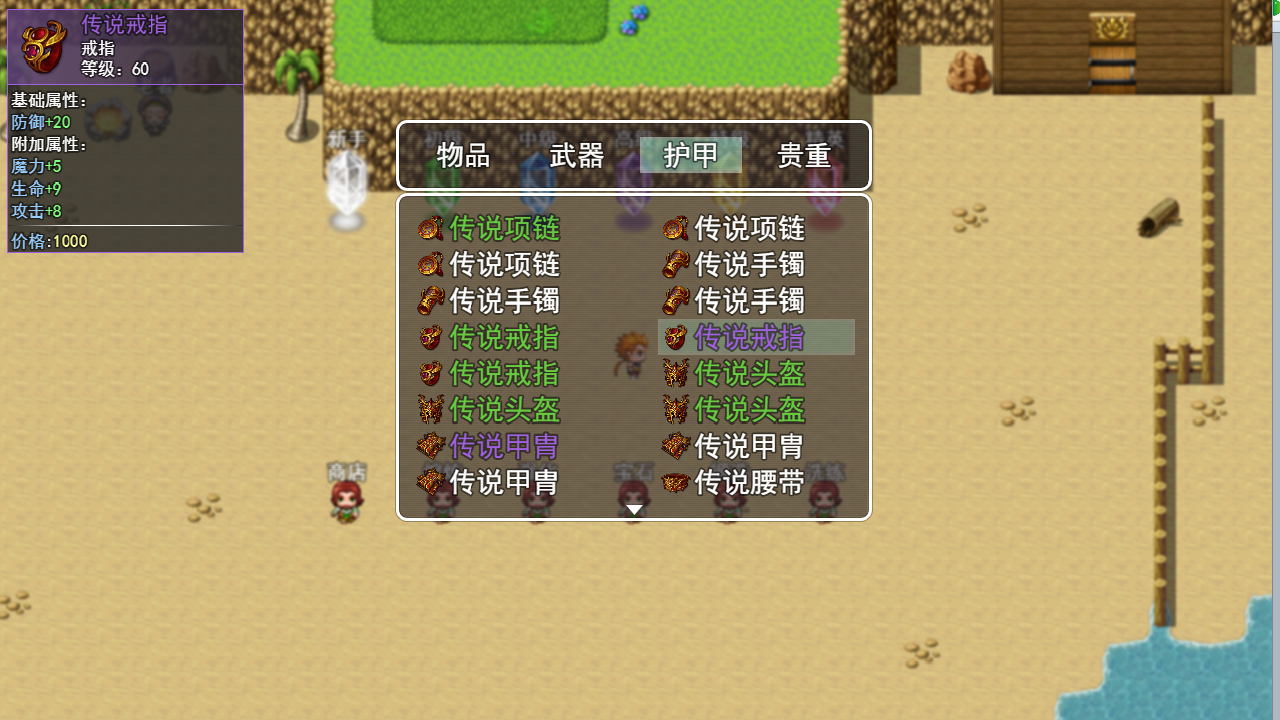Click the armor icon beside 传说甲胄
Screen dimensions: 1280x720
tap(431, 445)
